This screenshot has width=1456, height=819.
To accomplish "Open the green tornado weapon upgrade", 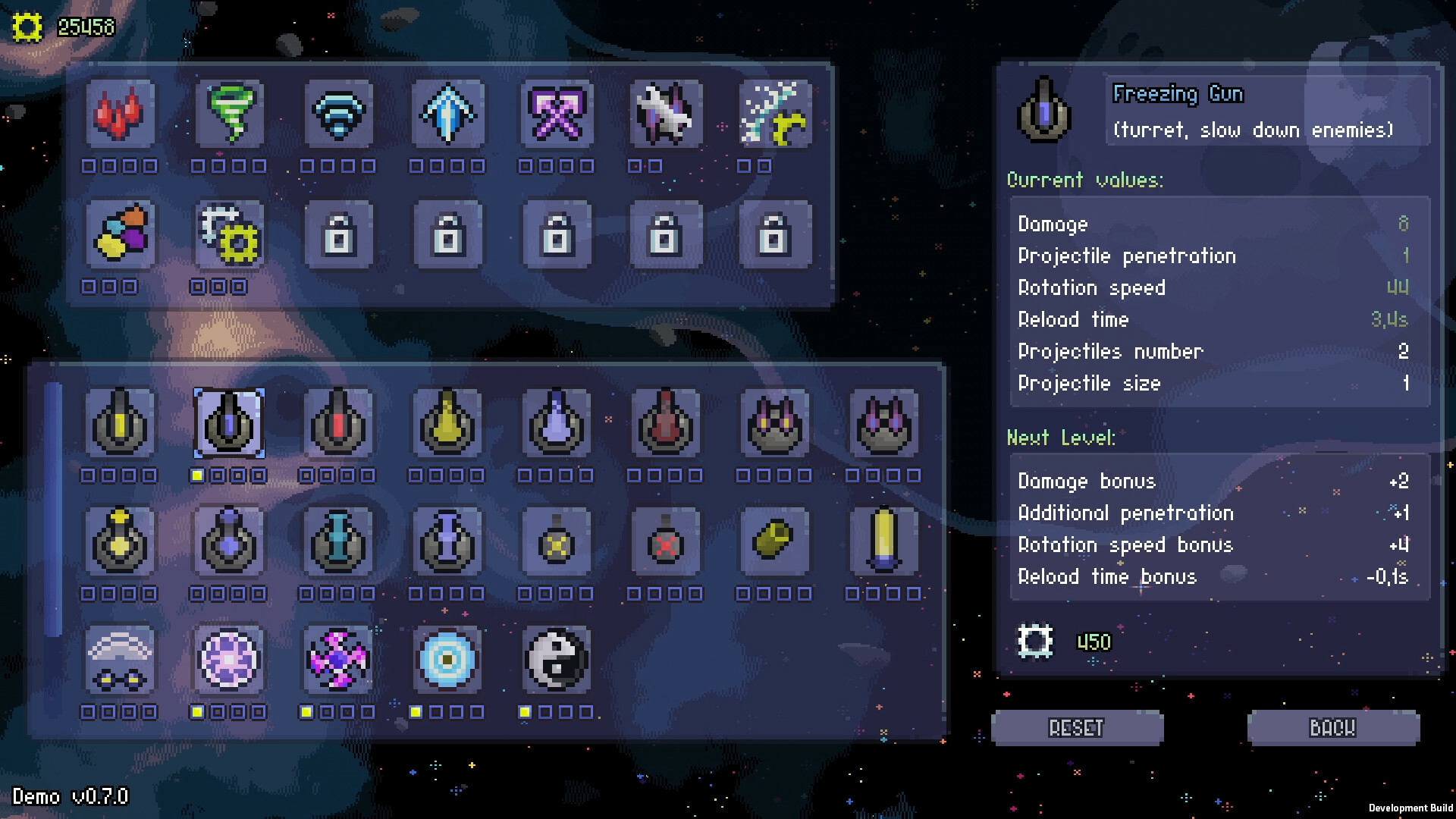I will (230, 115).
